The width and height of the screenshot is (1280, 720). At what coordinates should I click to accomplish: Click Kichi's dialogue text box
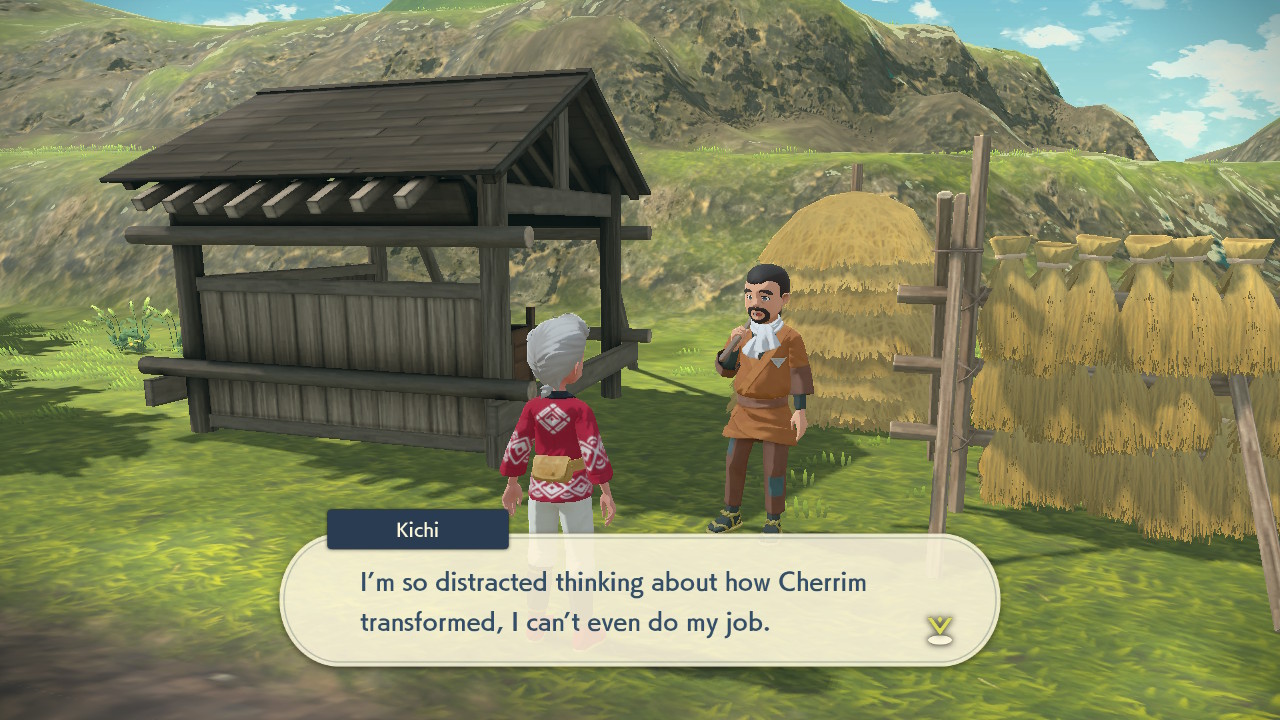640,601
